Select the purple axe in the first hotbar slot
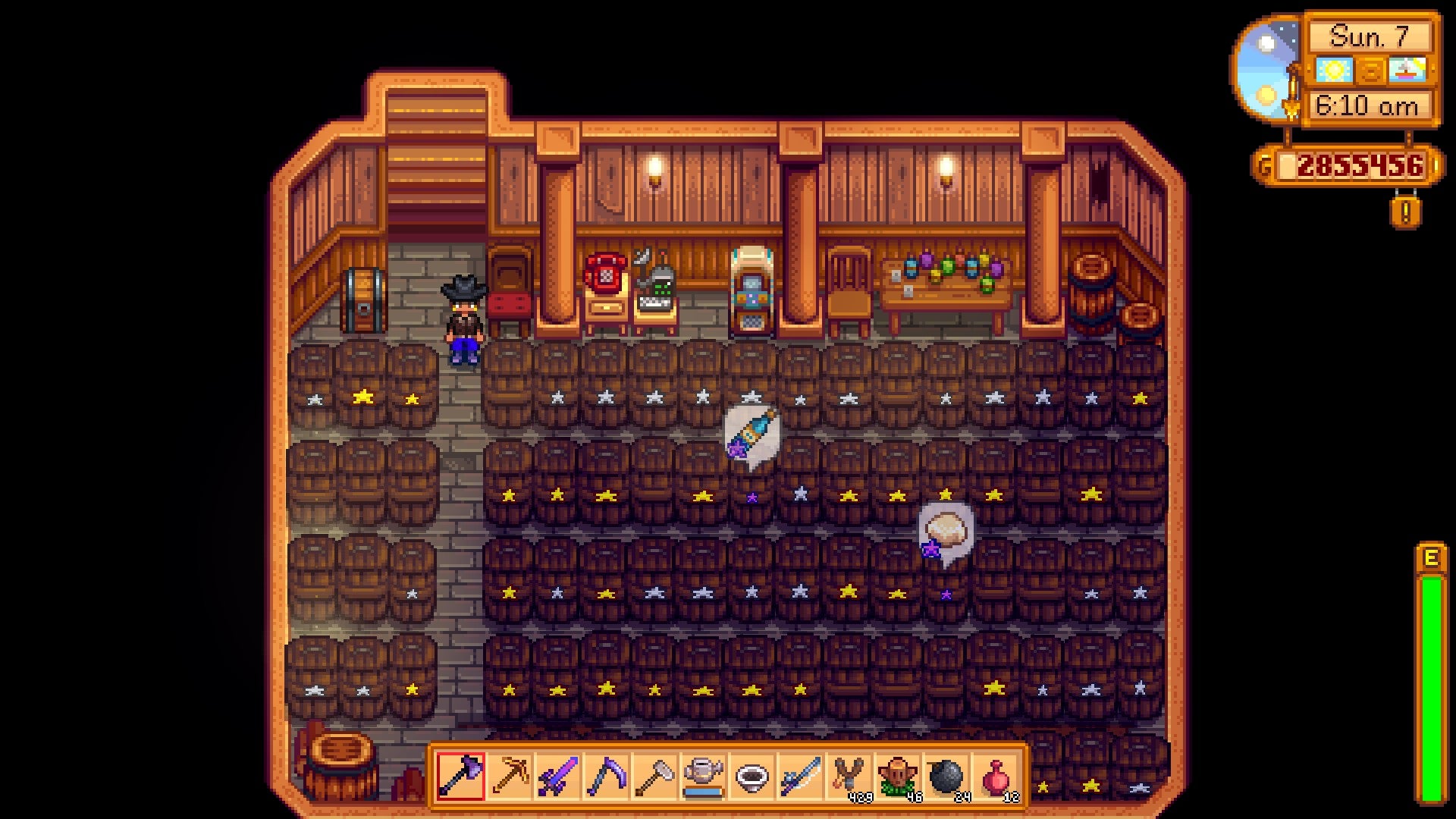 (x=461, y=773)
